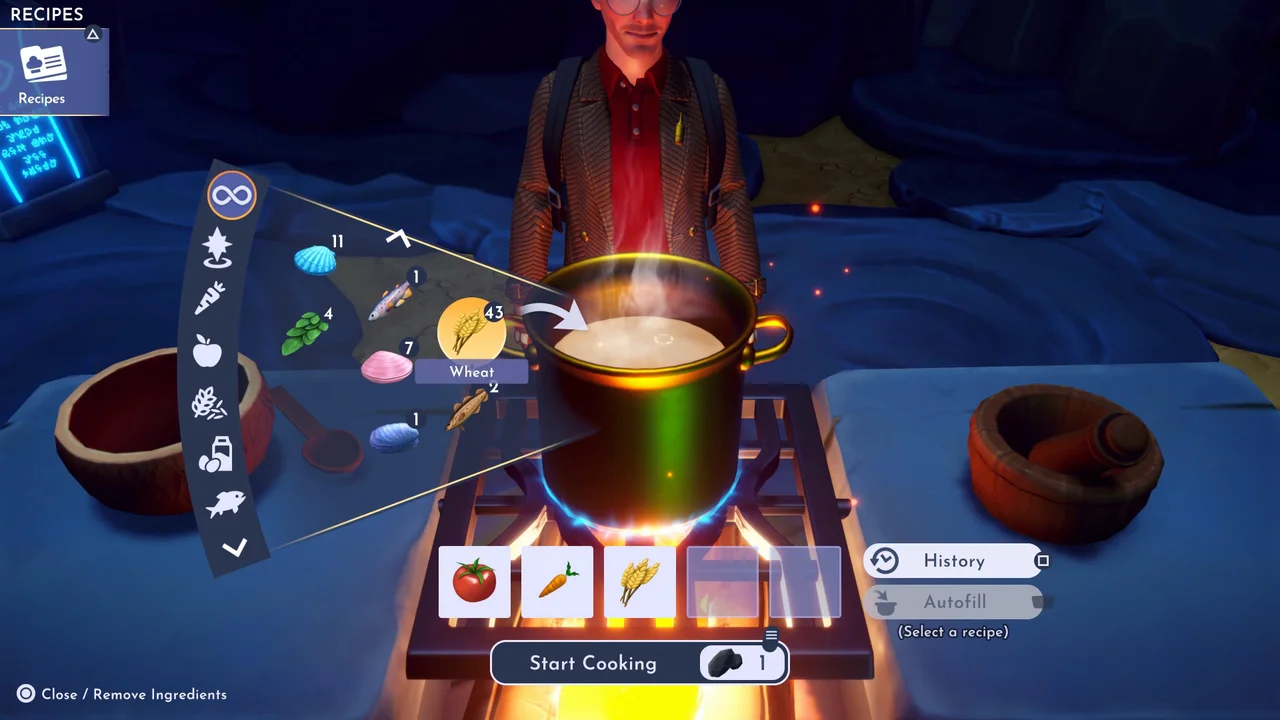
Task: Select the green leafy herb ingredient
Action: pos(305,332)
